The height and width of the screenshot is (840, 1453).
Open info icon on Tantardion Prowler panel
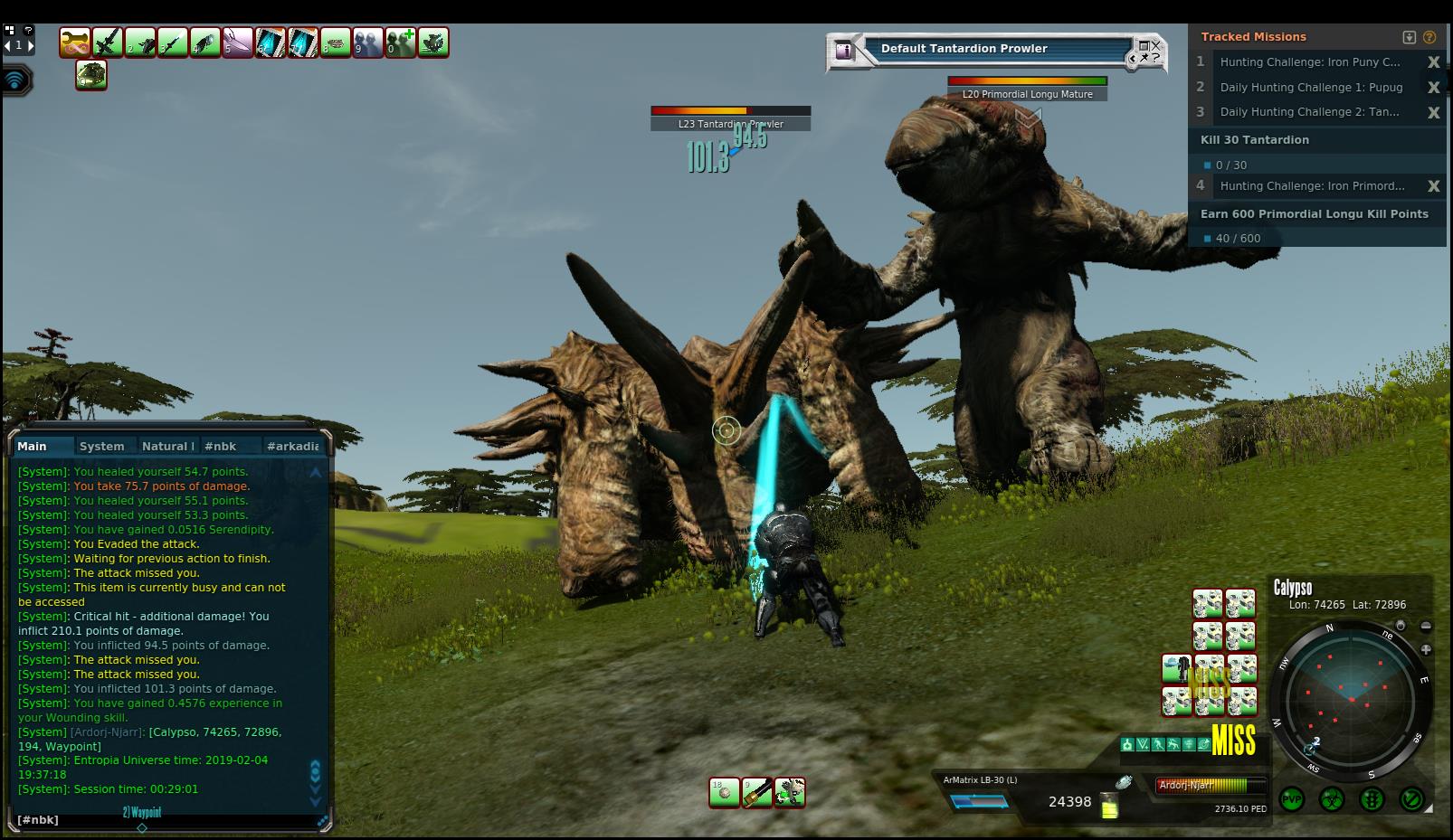(x=844, y=51)
